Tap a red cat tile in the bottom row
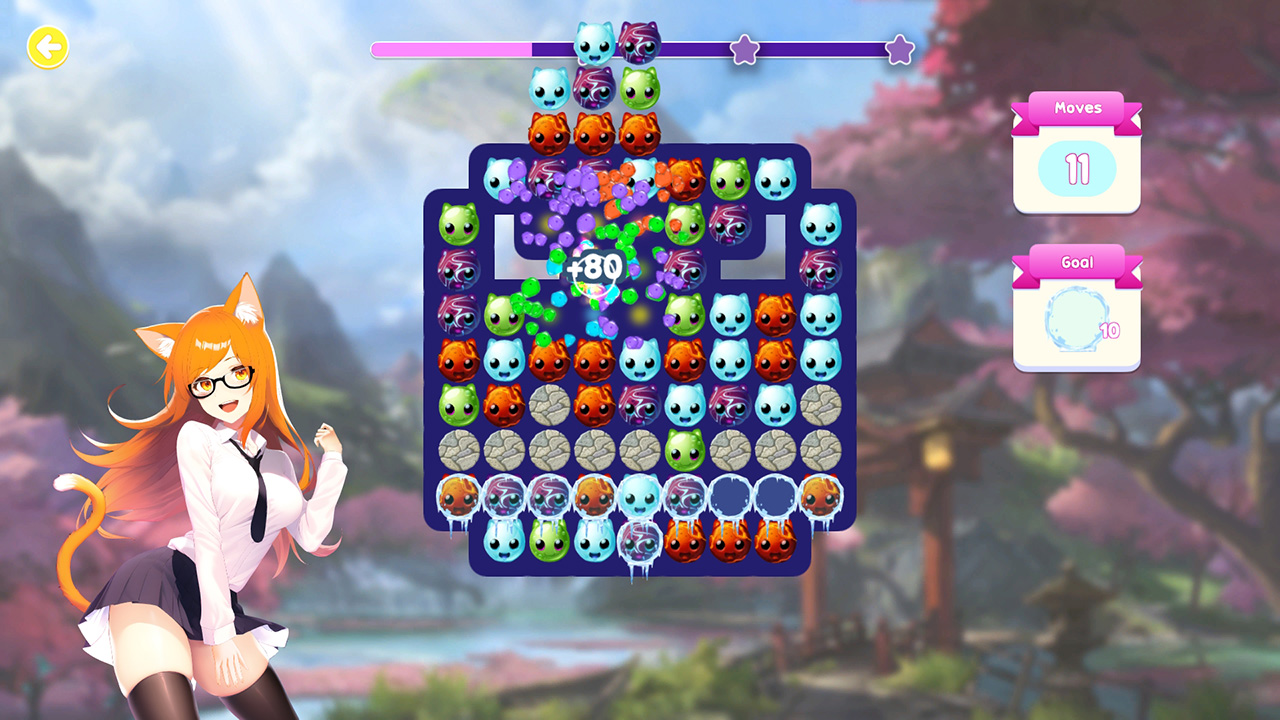This screenshot has height=720, width=1280. point(684,541)
